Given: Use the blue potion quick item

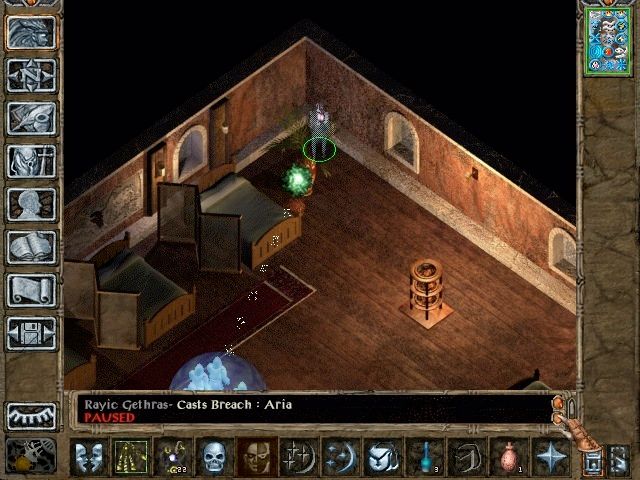Looking at the screenshot, I should pyautogui.click(x=425, y=457).
